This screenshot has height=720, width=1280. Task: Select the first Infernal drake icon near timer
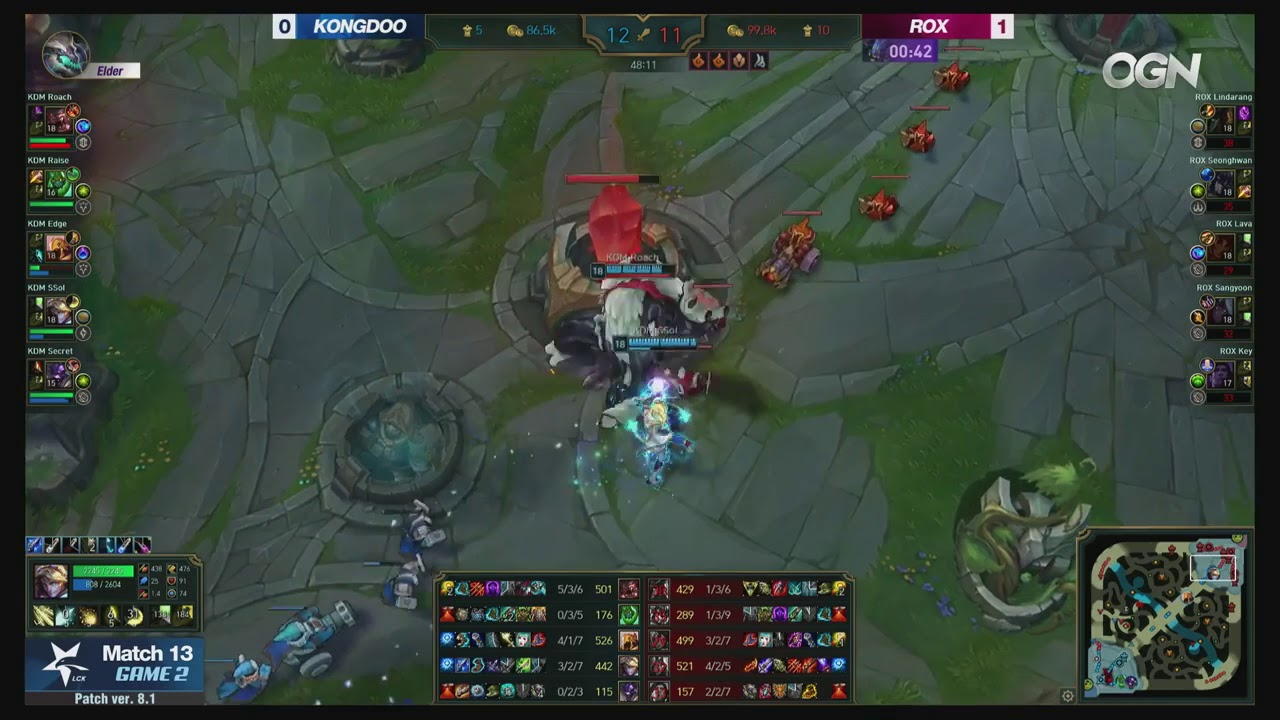pyautogui.click(x=698, y=62)
